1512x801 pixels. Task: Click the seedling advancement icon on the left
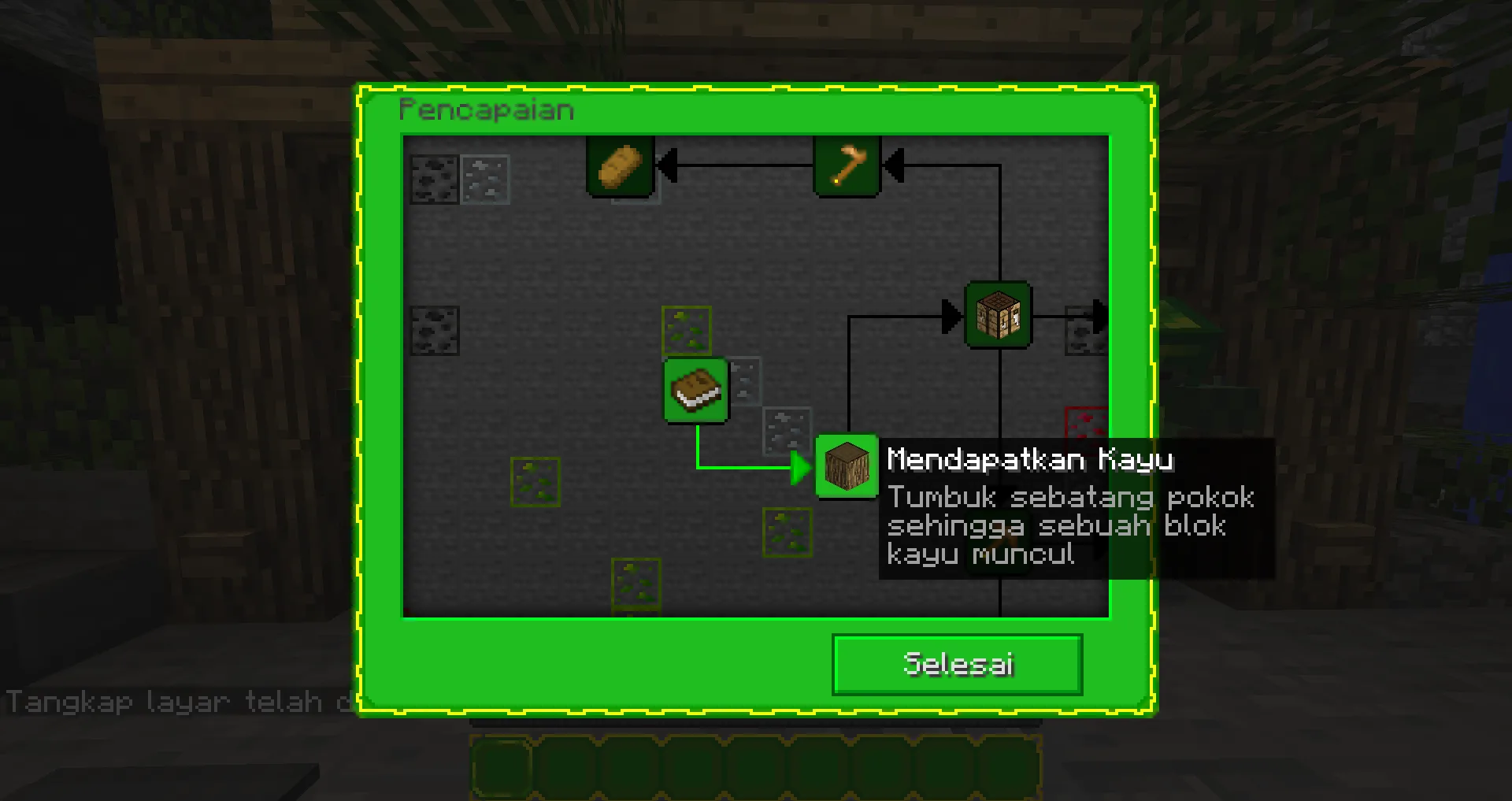536,481
